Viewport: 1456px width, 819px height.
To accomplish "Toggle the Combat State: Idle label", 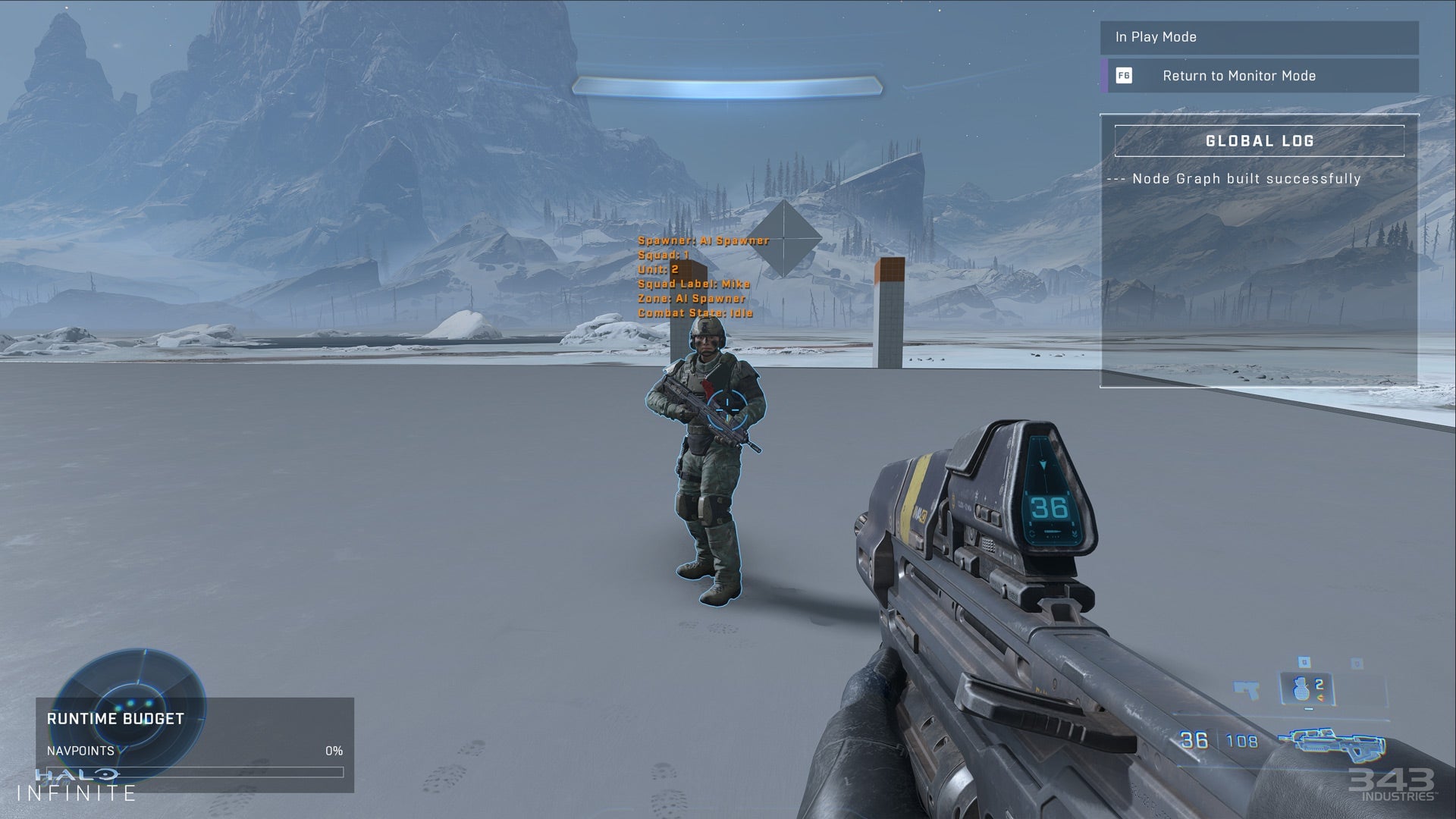I will 697,311.
